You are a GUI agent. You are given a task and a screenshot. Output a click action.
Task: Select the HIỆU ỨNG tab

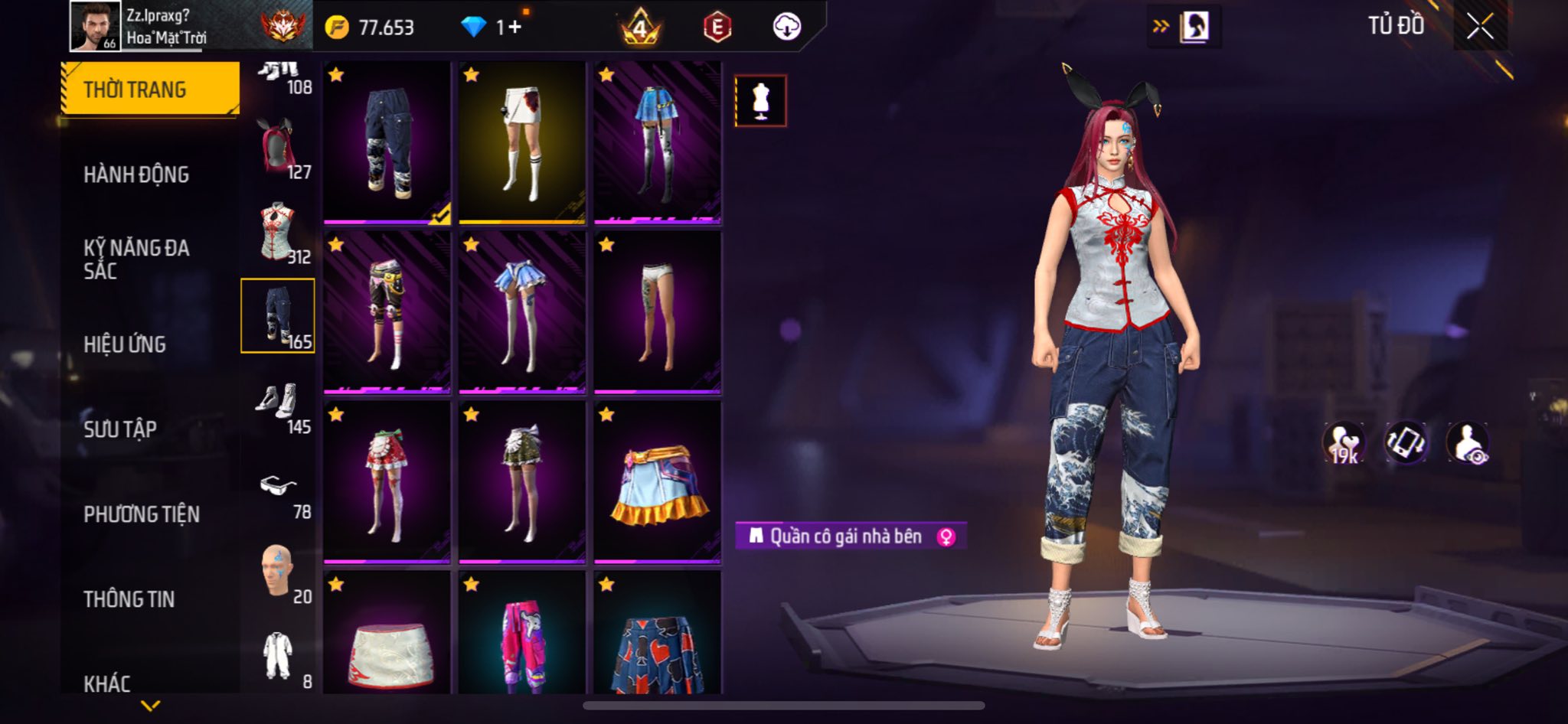pos(125,344)
